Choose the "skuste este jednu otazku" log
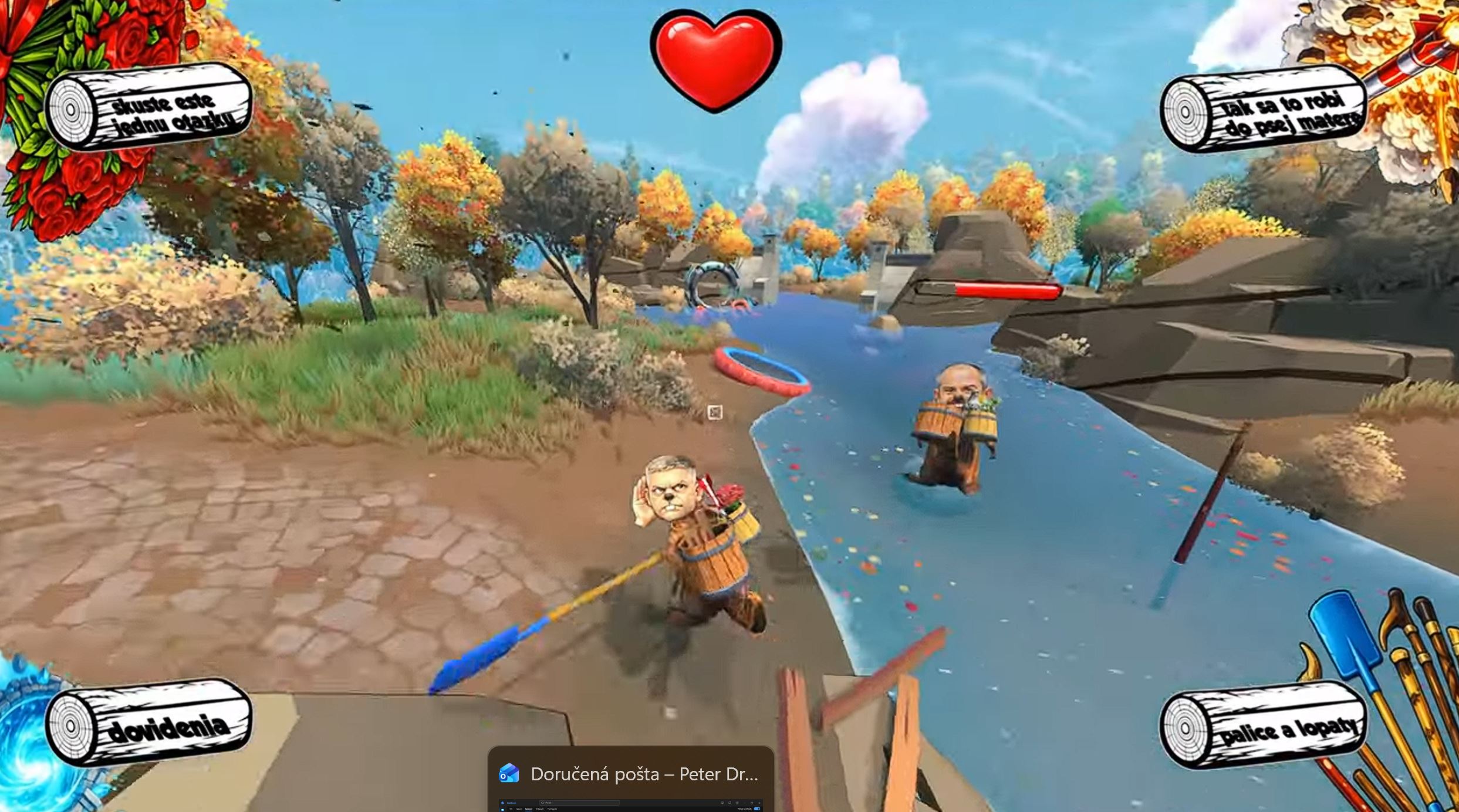The width and height of the screenshot is (1459, 812). 150,107
